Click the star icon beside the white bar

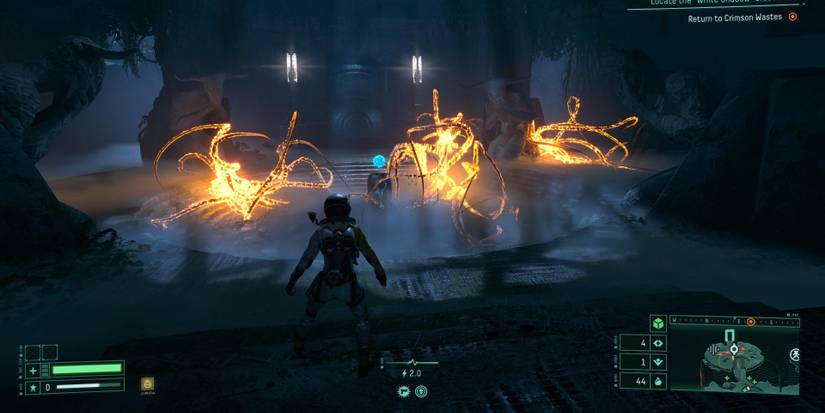point(33,386)
